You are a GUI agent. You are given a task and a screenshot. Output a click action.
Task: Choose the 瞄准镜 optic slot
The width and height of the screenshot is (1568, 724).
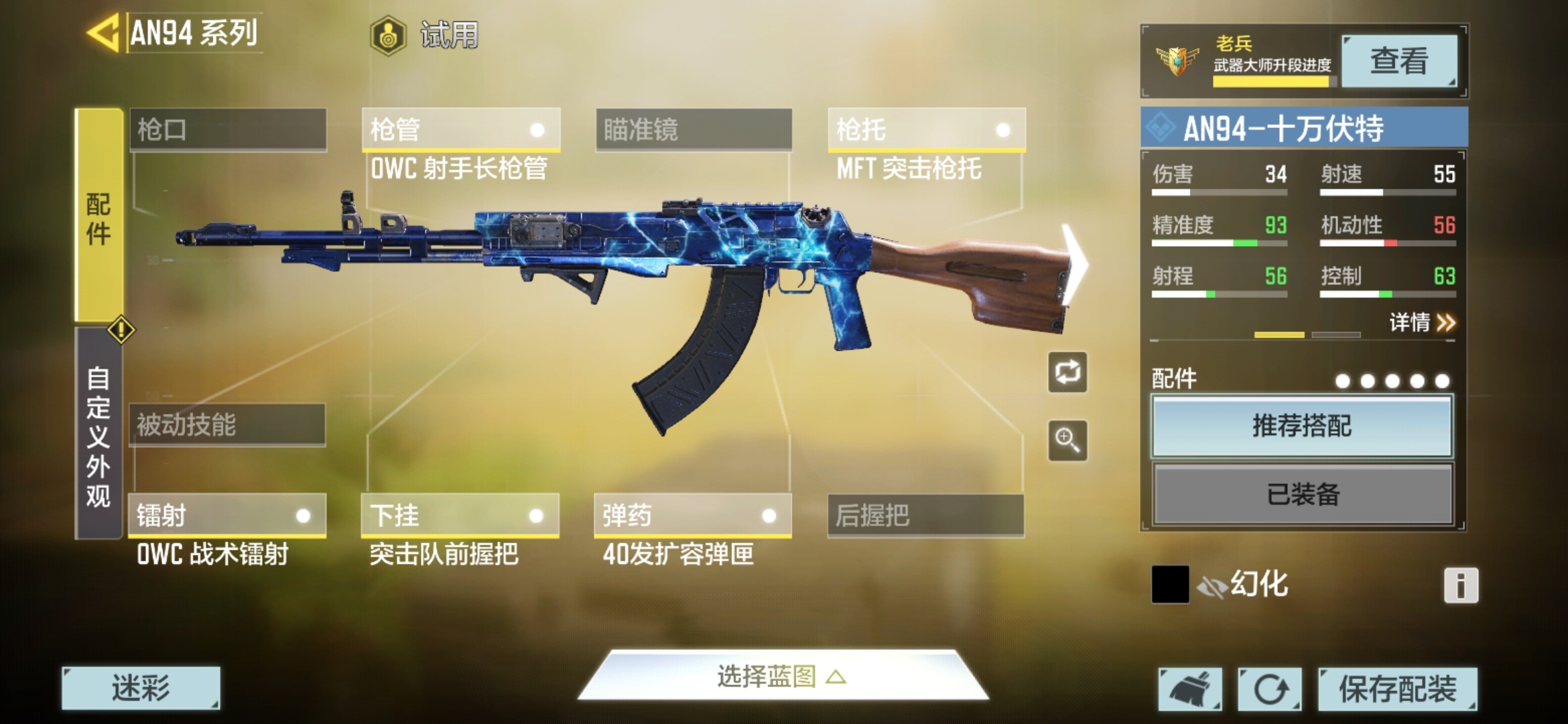(693, 129)
